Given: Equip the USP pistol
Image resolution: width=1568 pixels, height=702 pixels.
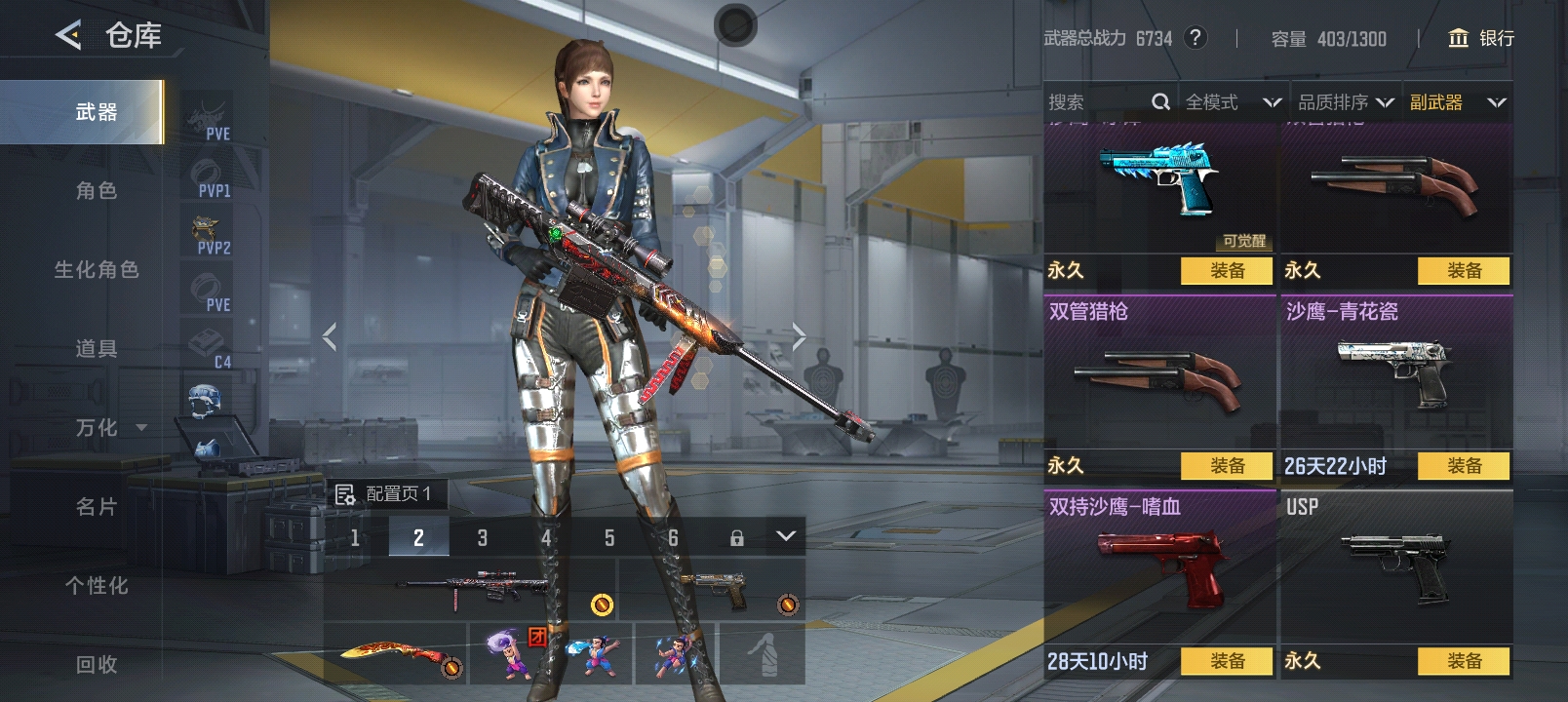Looking at the screenshot, I should 1463,661.
